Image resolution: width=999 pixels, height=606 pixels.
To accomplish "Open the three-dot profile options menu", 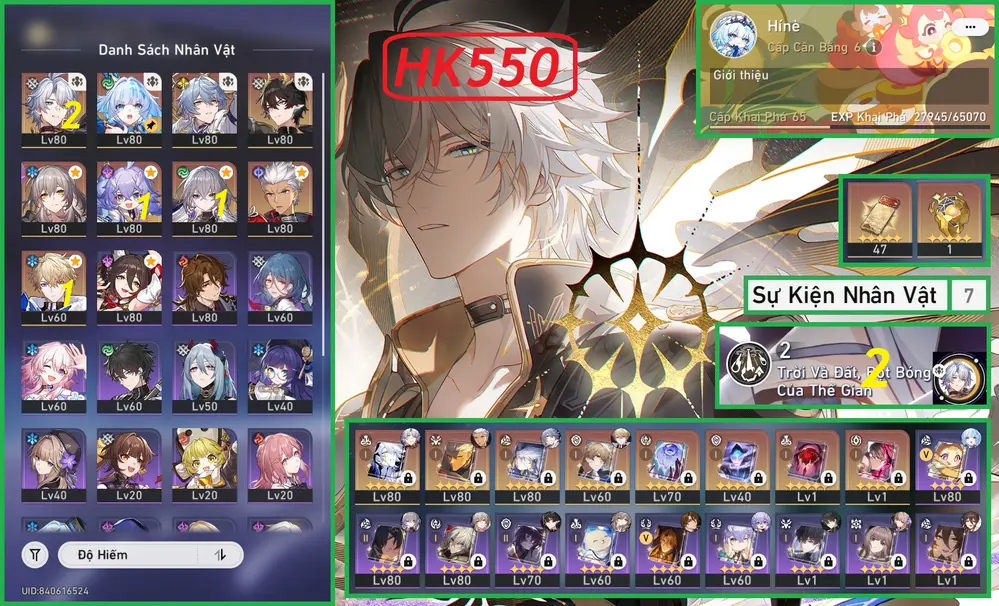I will click(x=968, y=28).
